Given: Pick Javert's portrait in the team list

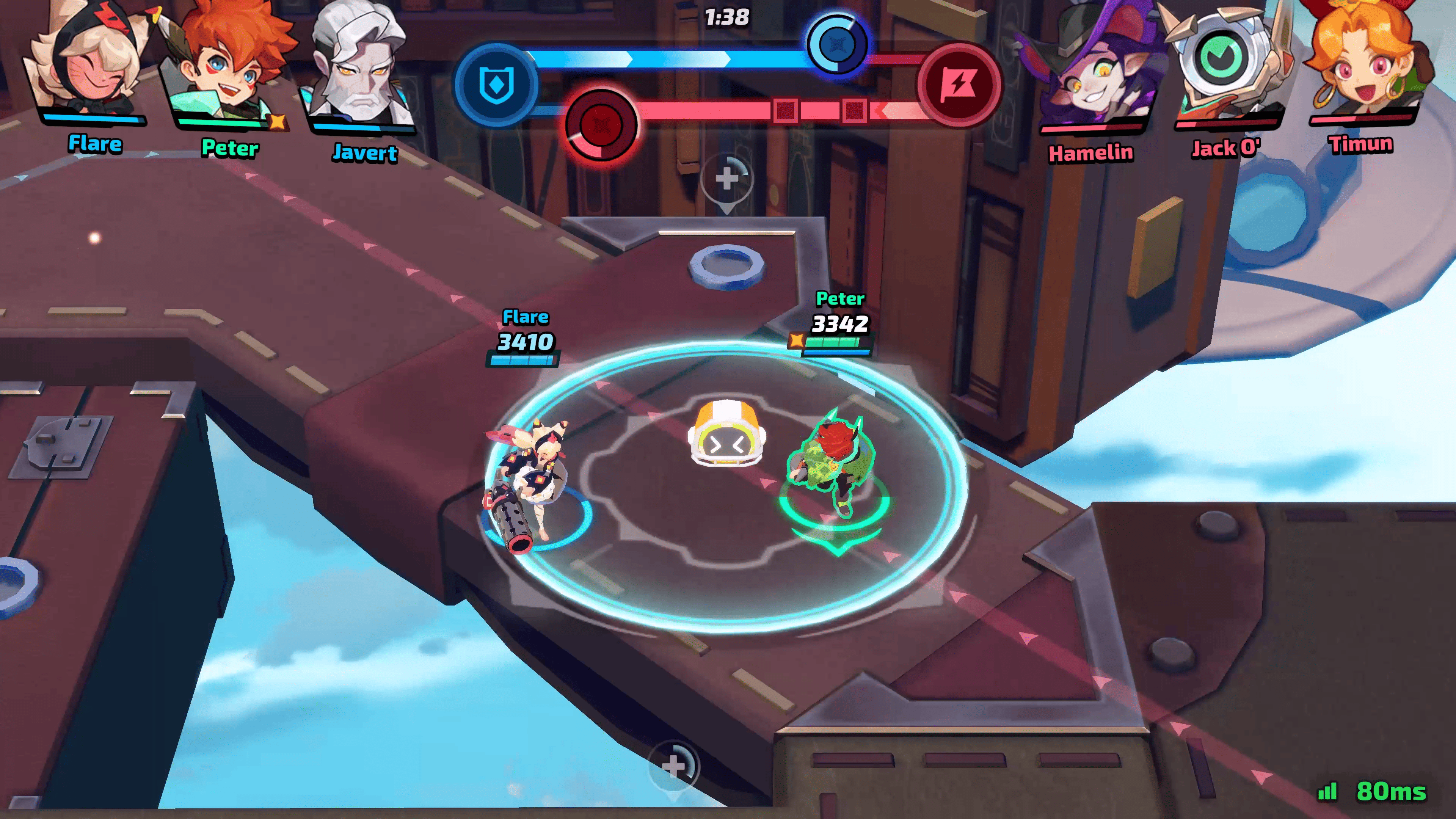Looking at the screenshot, I should 359,65.
